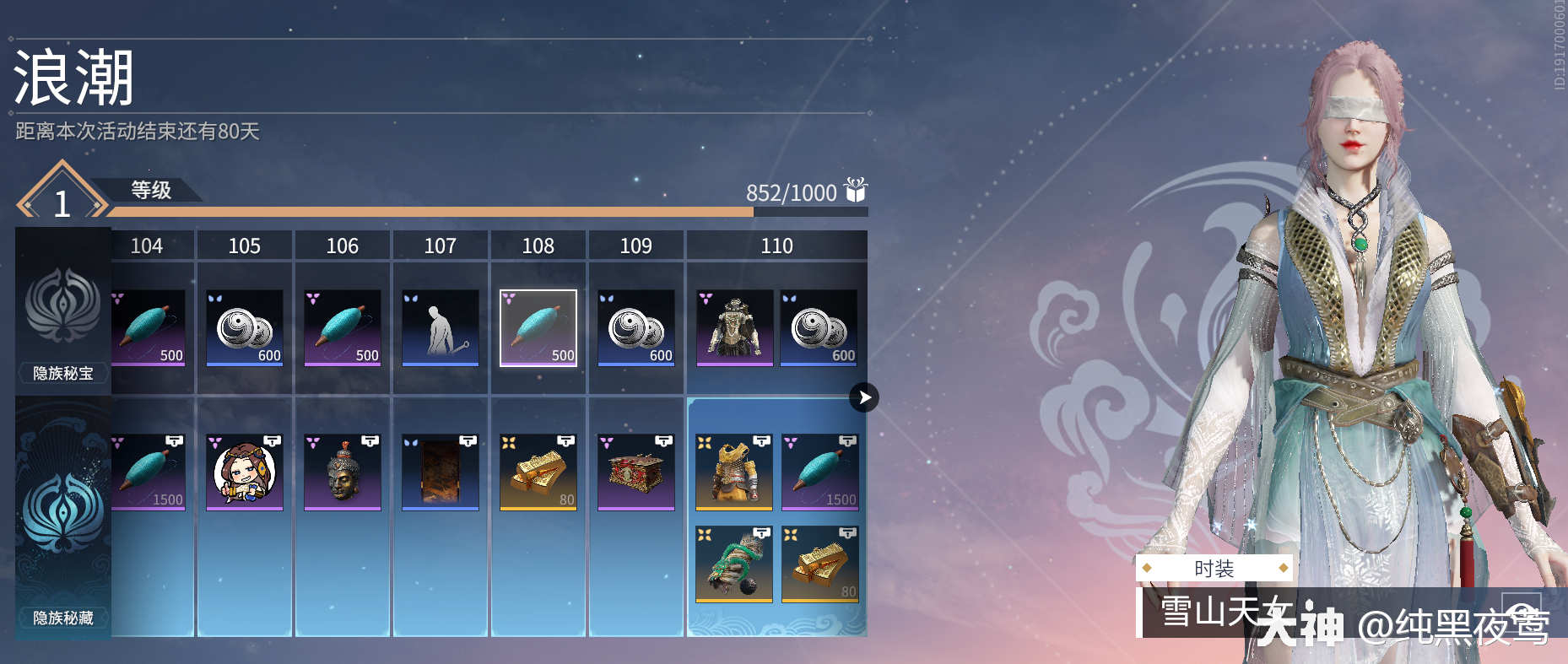Show the next page of level rewards

point(864,397)
